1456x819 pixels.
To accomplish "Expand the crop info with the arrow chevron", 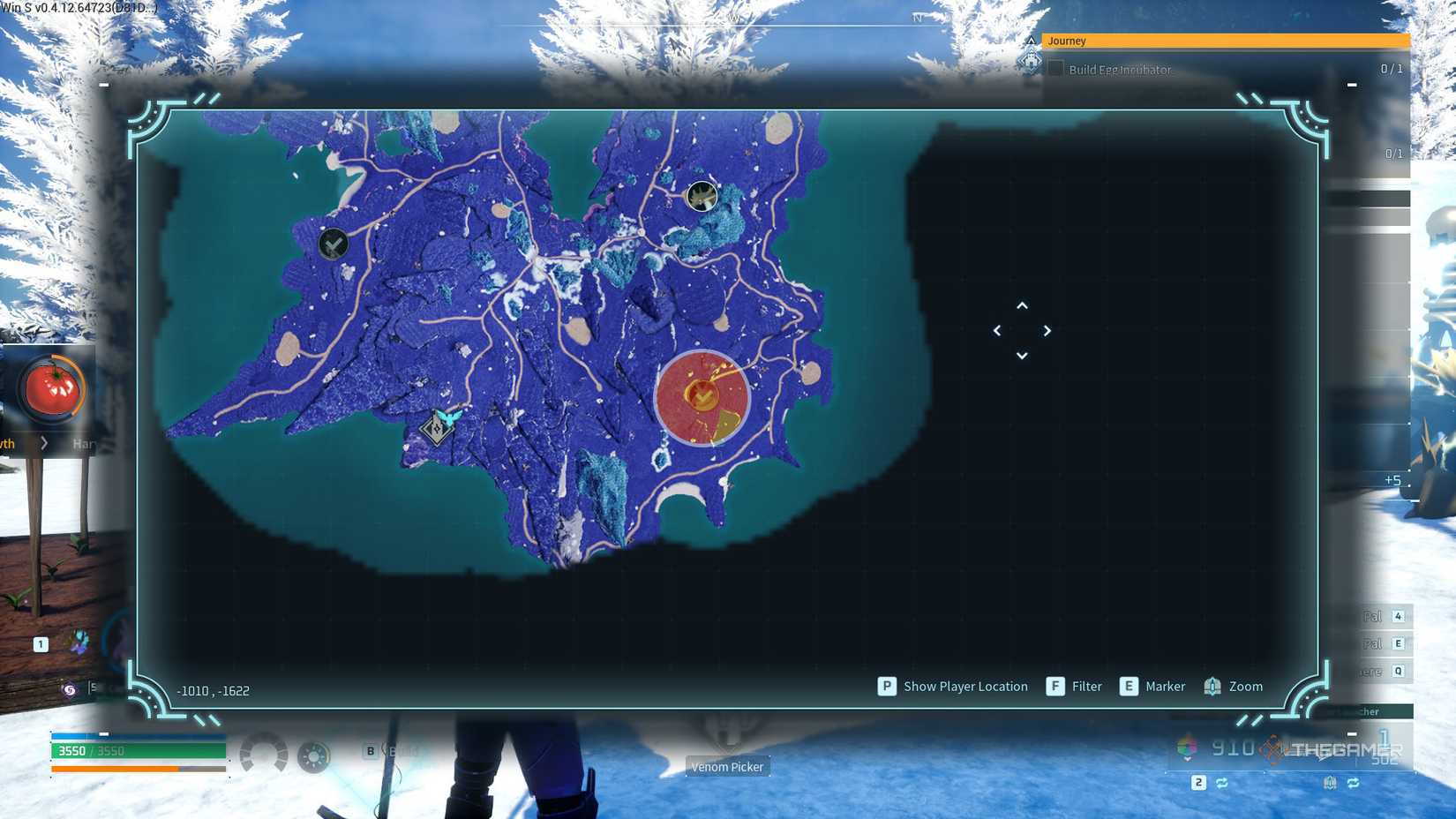I will coord(43,444).
